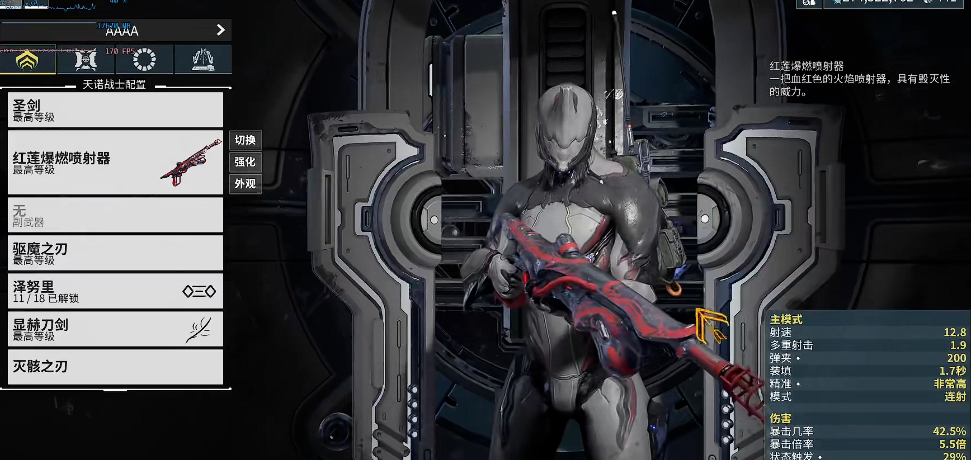Open the 驱魔之刃 slot
This screenshot has height=460, width=971.
[x=115, y=252]
